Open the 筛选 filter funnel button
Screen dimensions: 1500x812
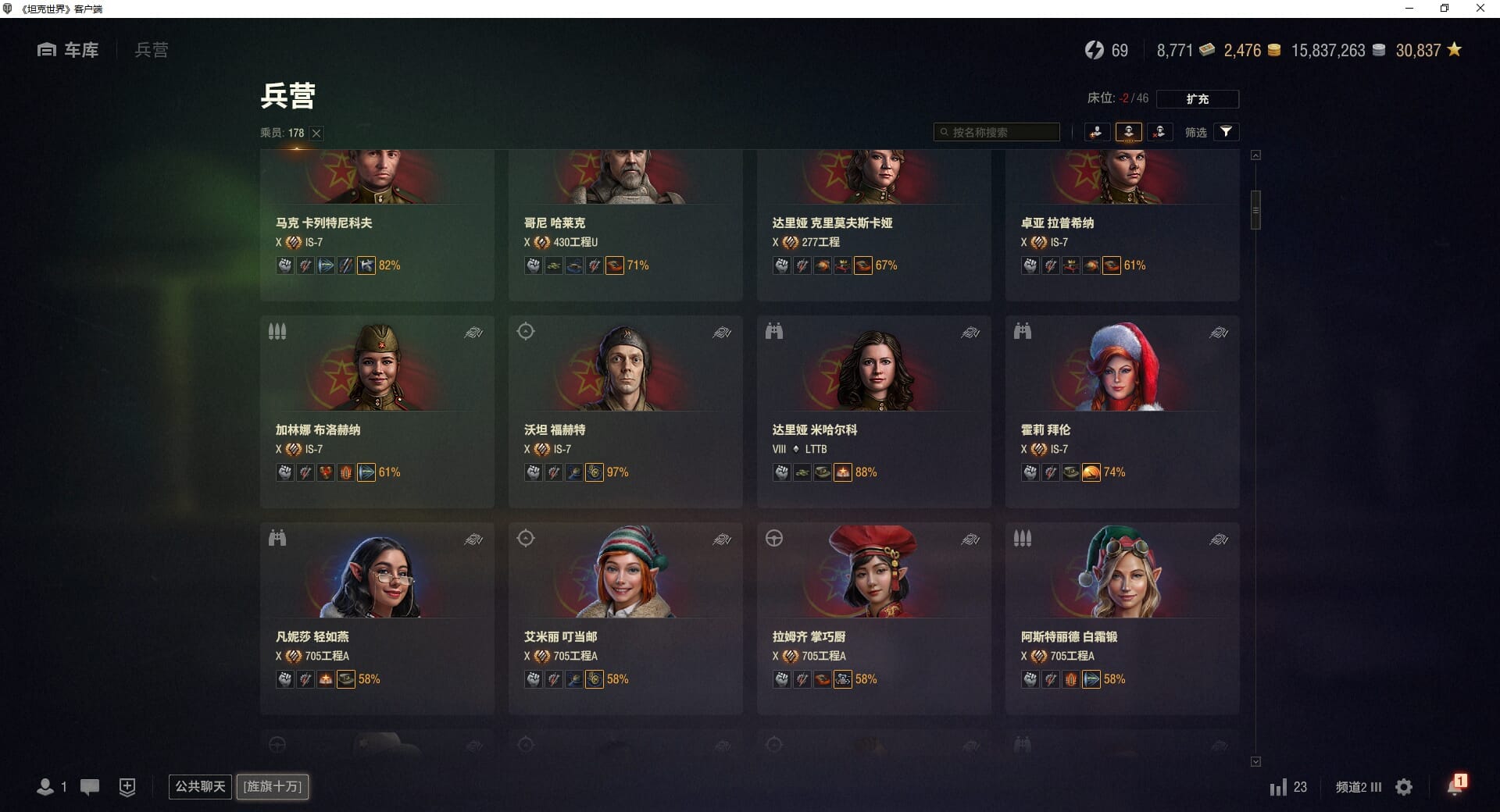1226,132
